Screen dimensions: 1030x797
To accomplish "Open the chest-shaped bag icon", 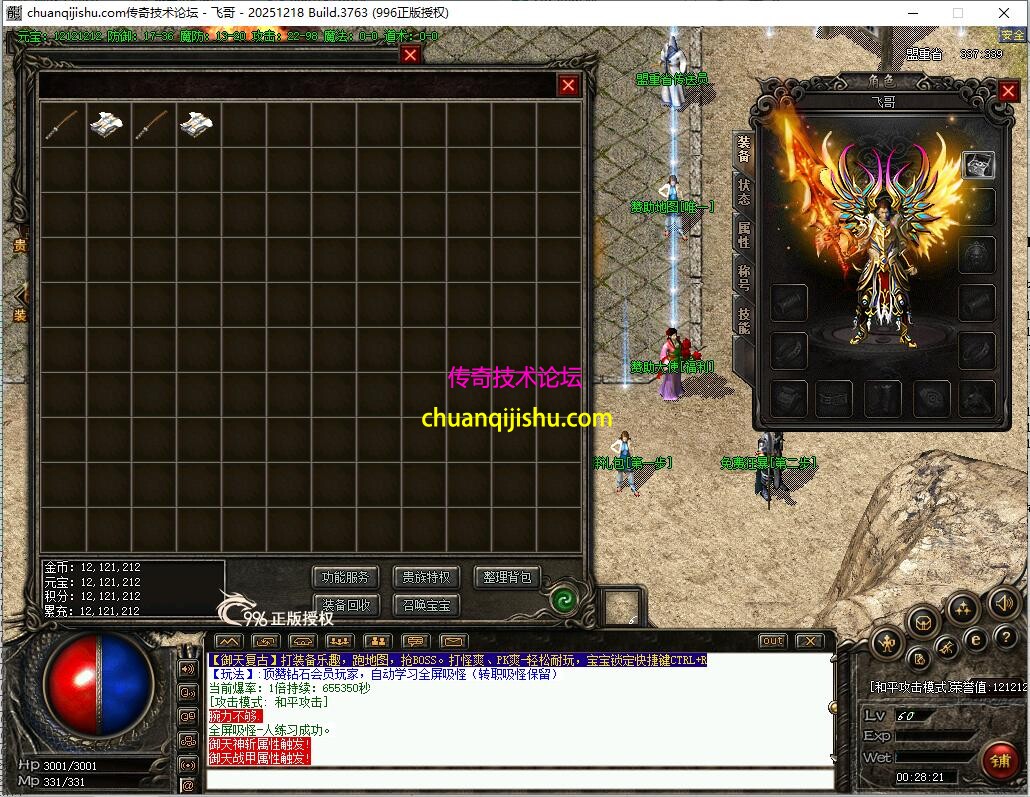I will point(922,622).
